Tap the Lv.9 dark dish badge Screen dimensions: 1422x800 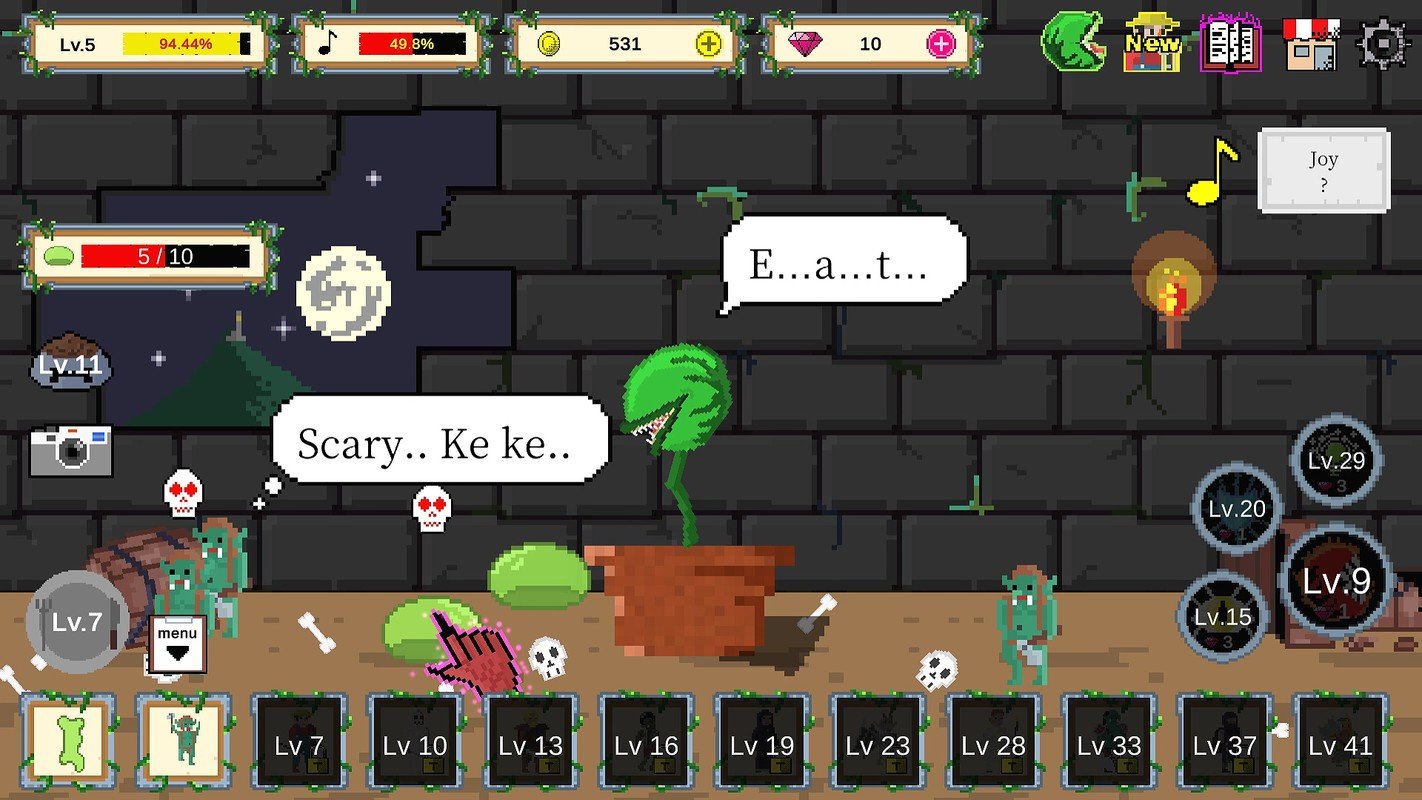pyautogui.click(x=1335, y=582)
